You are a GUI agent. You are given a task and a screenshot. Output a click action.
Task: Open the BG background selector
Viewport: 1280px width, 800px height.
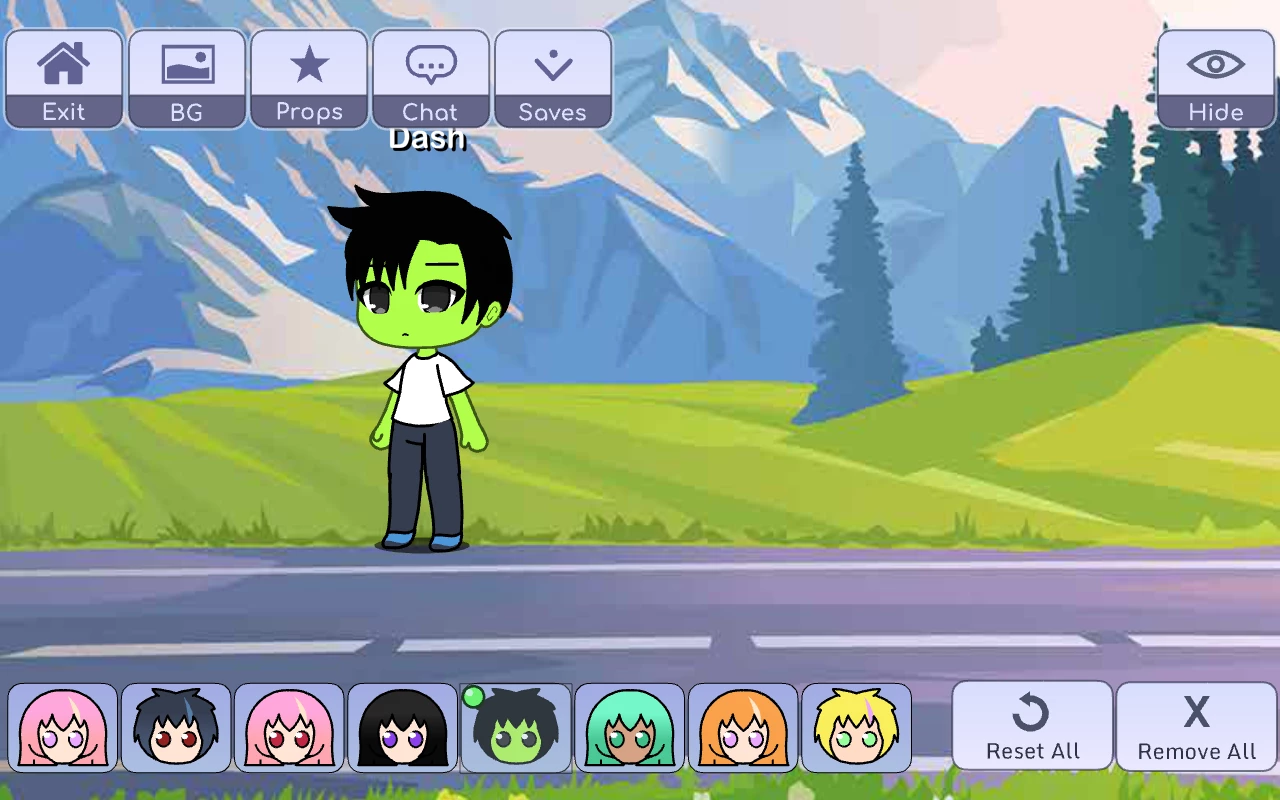[187, 79]
